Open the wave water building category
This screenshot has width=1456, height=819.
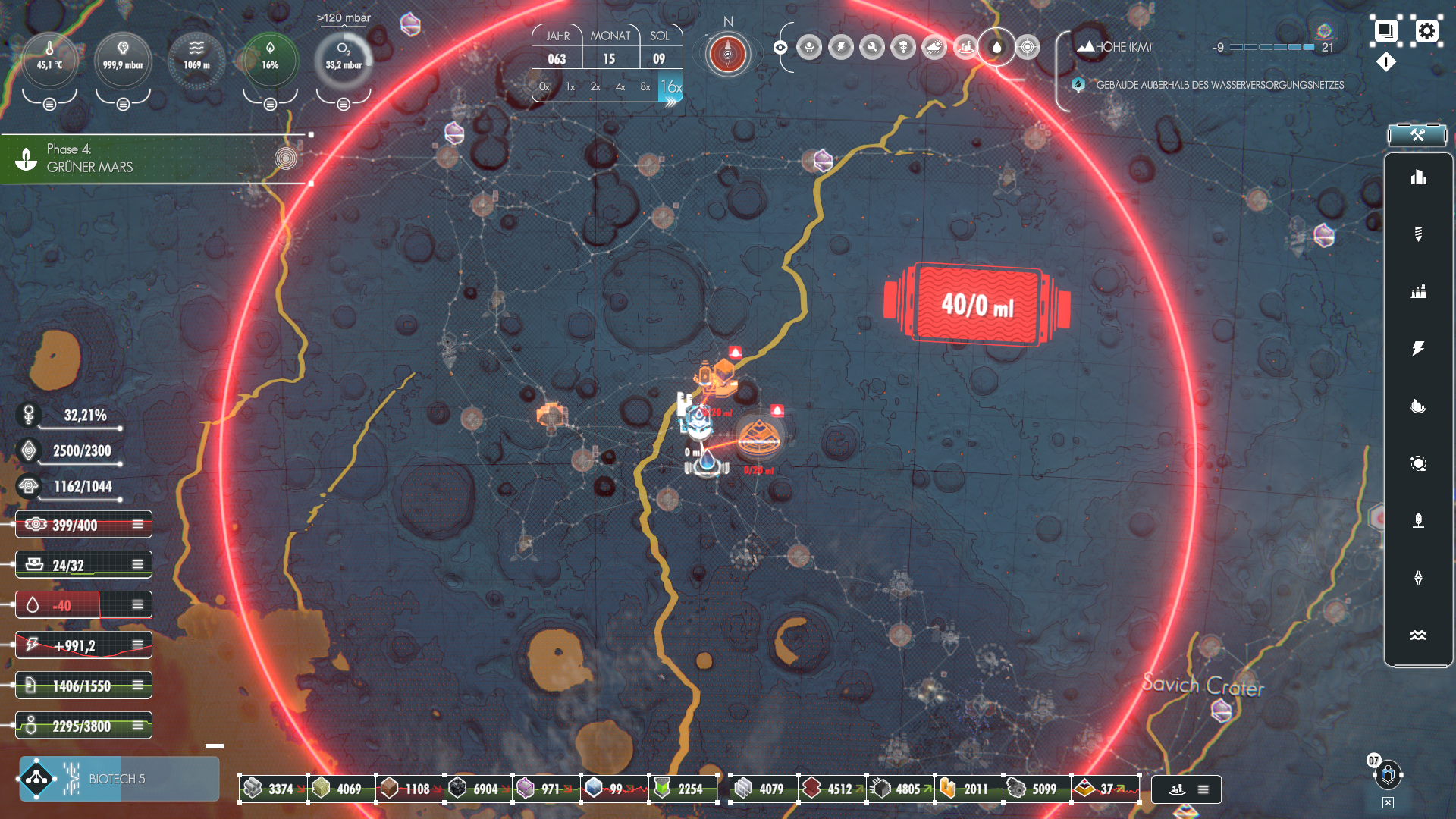(x=1418, y=635)
